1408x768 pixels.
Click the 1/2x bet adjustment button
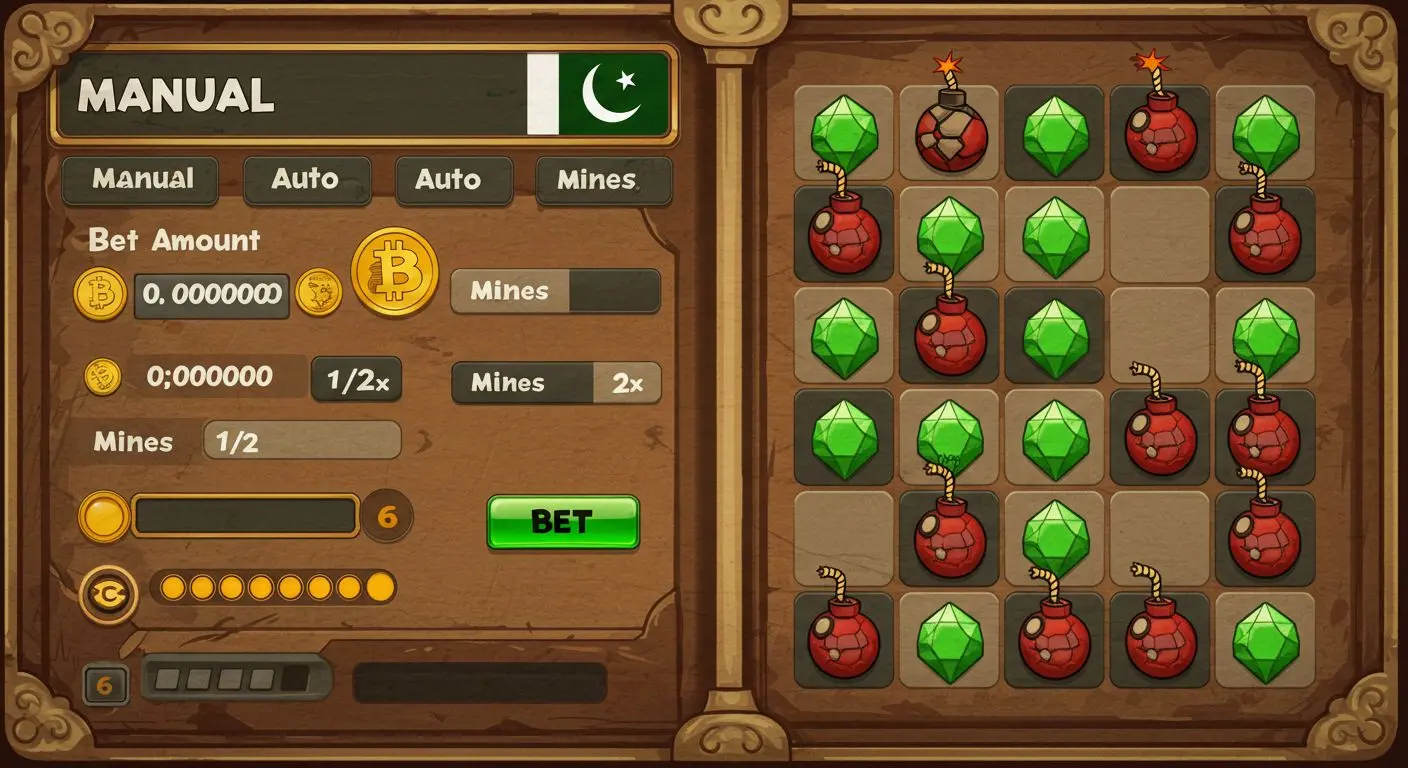[x=356, y=378]
